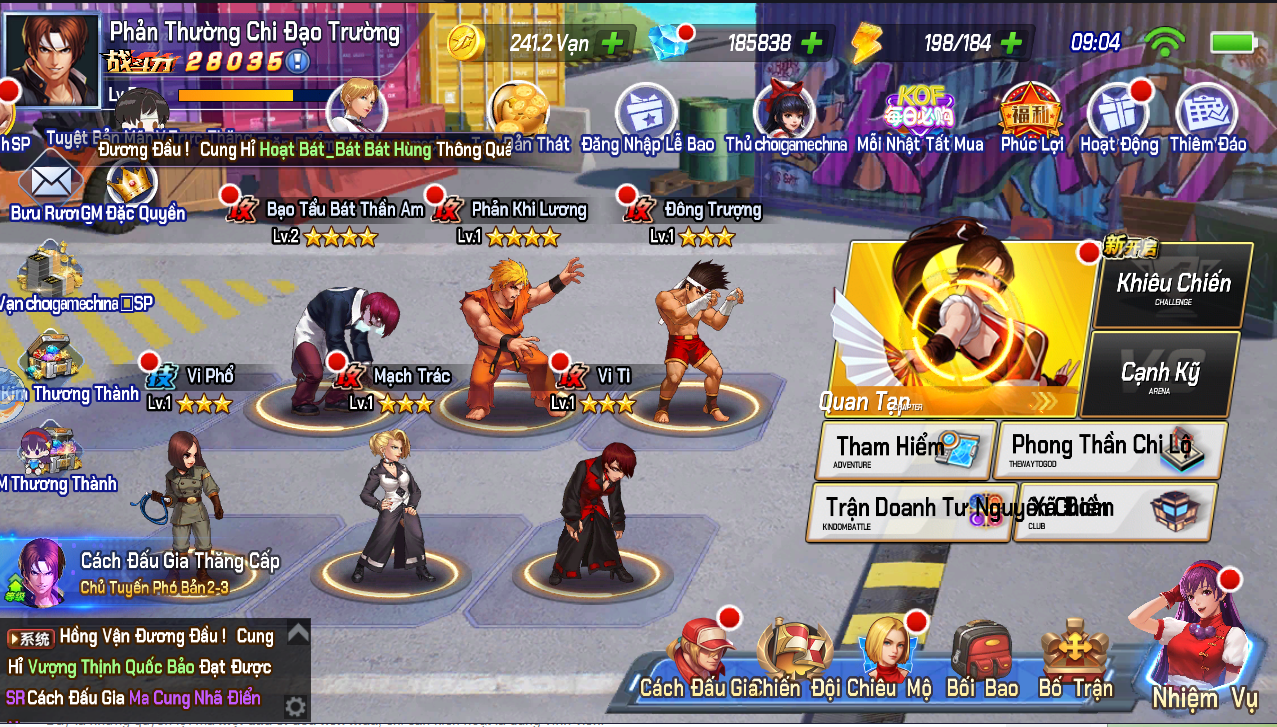Refill stamina with the lightning plus button

(1011, 43)
